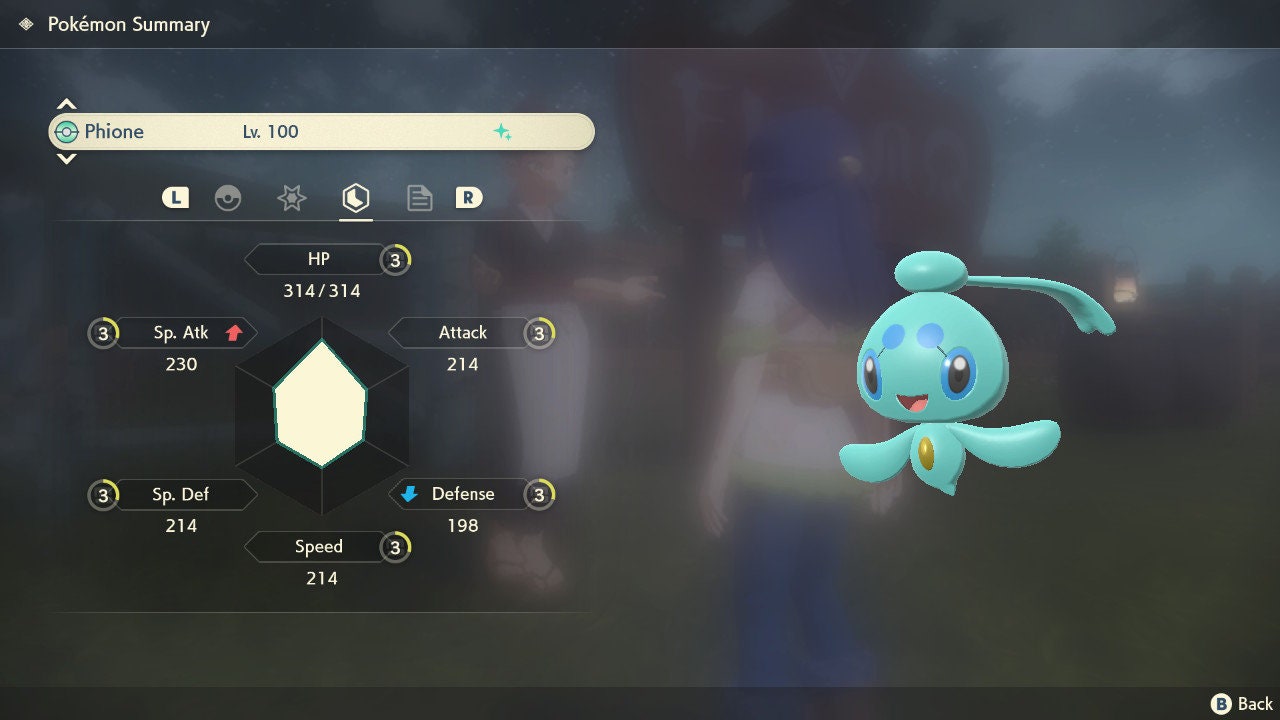The image size is (1280, 720).
Task: Select the Attack stat label
Action: point(460,333)
